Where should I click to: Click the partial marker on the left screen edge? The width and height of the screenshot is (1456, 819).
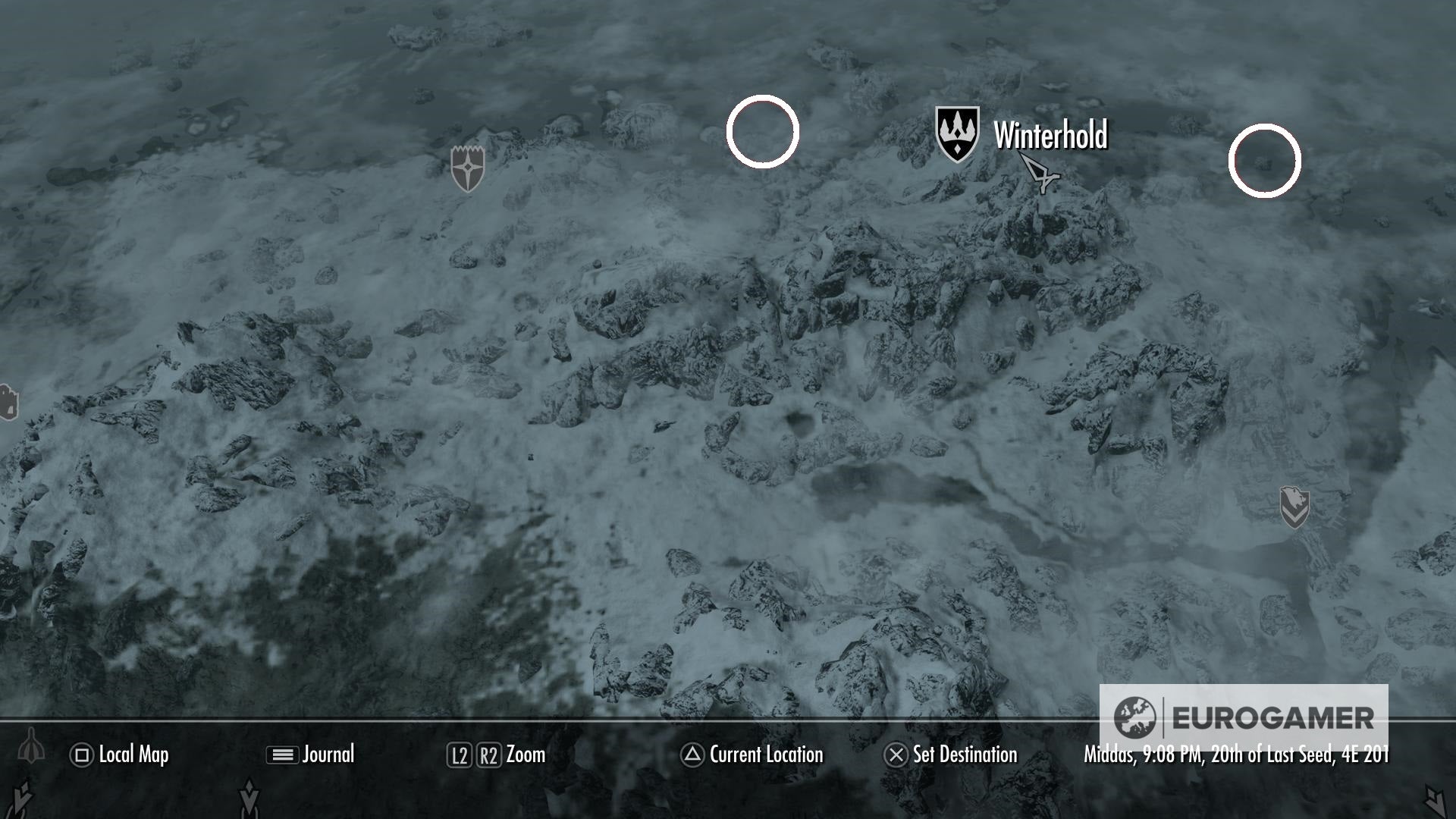click(6, 402)
